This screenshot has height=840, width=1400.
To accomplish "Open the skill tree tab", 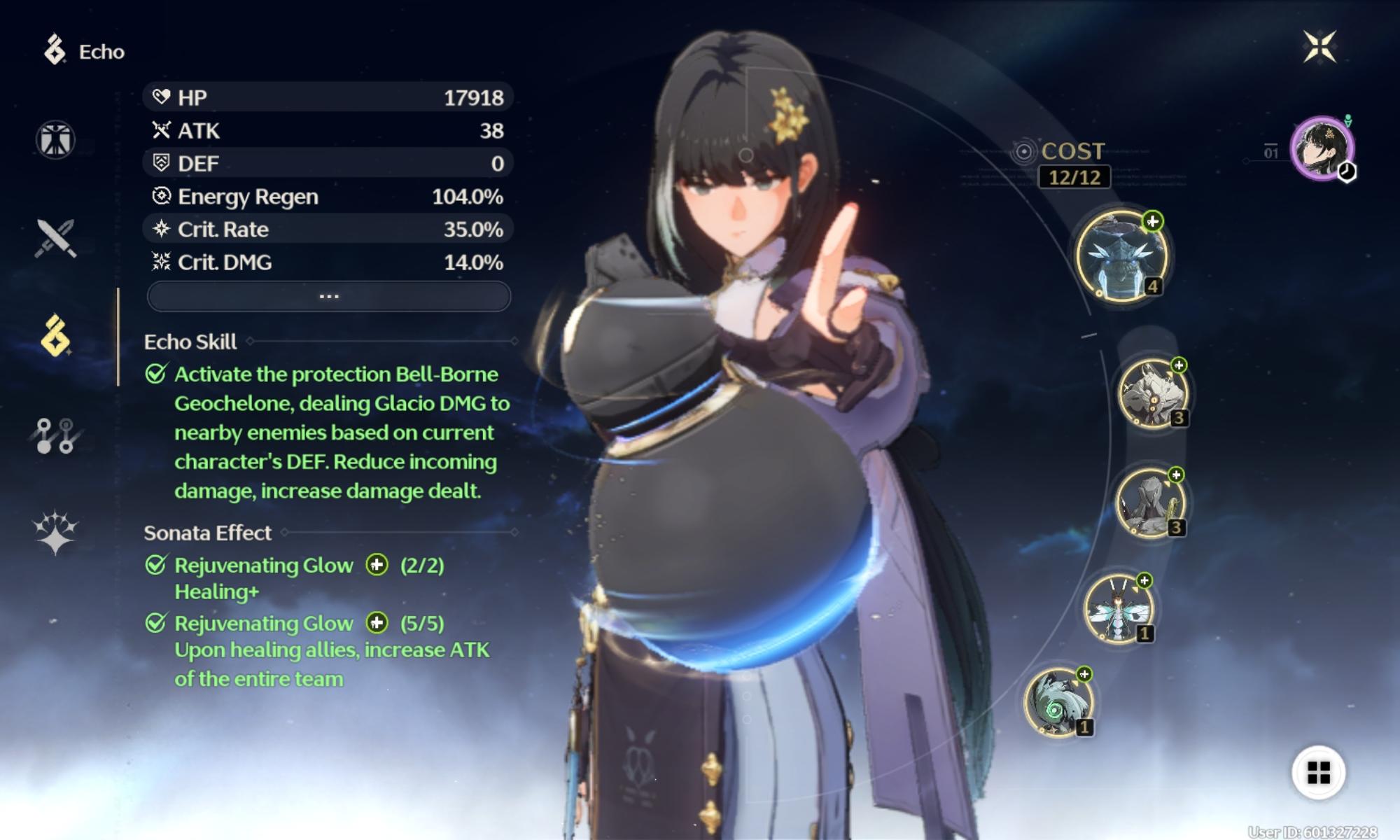I will 55,435.
